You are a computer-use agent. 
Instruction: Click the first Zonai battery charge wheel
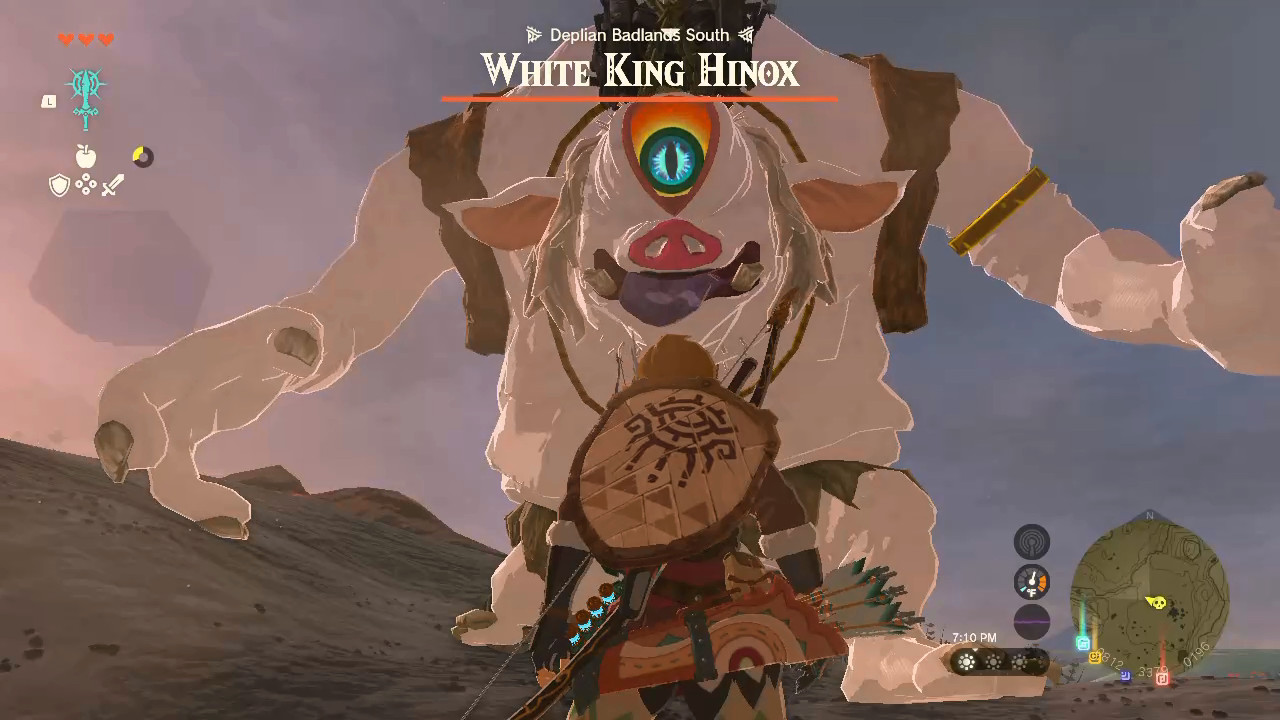(x=966, y=661)
